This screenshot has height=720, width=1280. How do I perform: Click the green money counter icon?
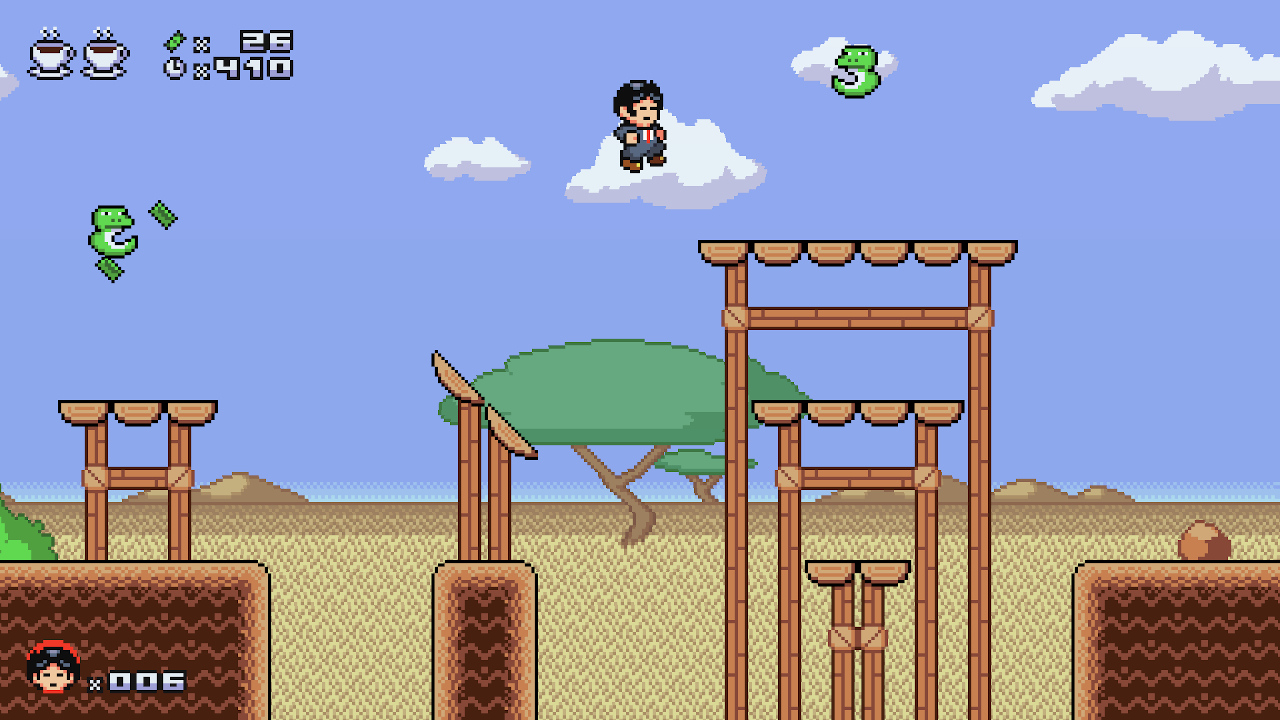pyautogui.click(x=176, y=40)
